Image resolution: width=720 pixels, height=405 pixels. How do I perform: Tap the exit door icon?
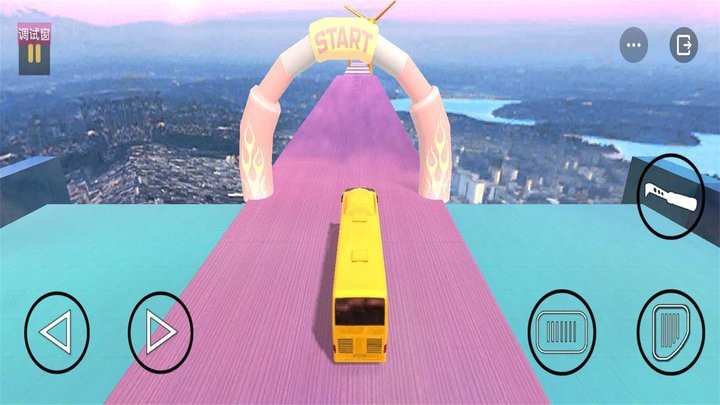coord(684,45)
